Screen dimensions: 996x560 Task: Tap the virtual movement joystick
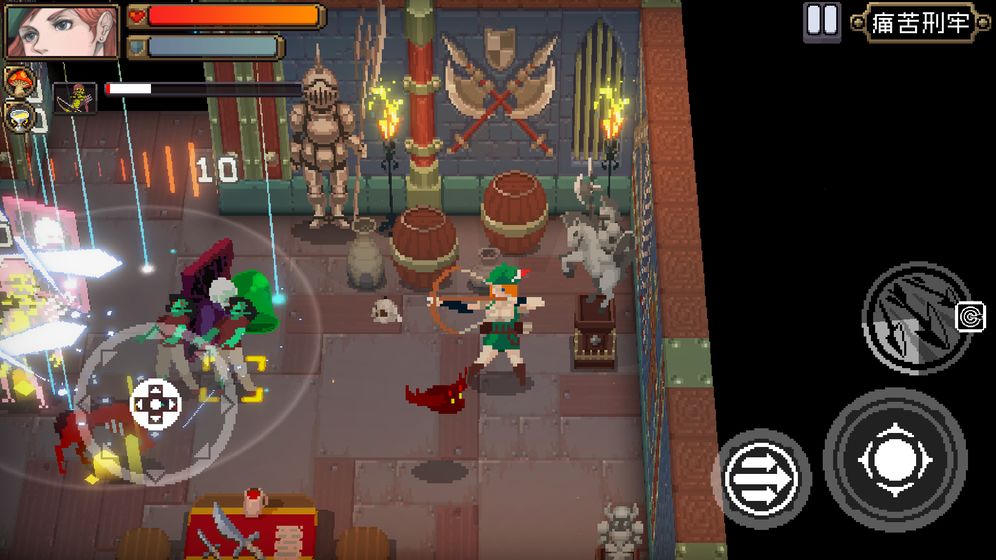156,404
